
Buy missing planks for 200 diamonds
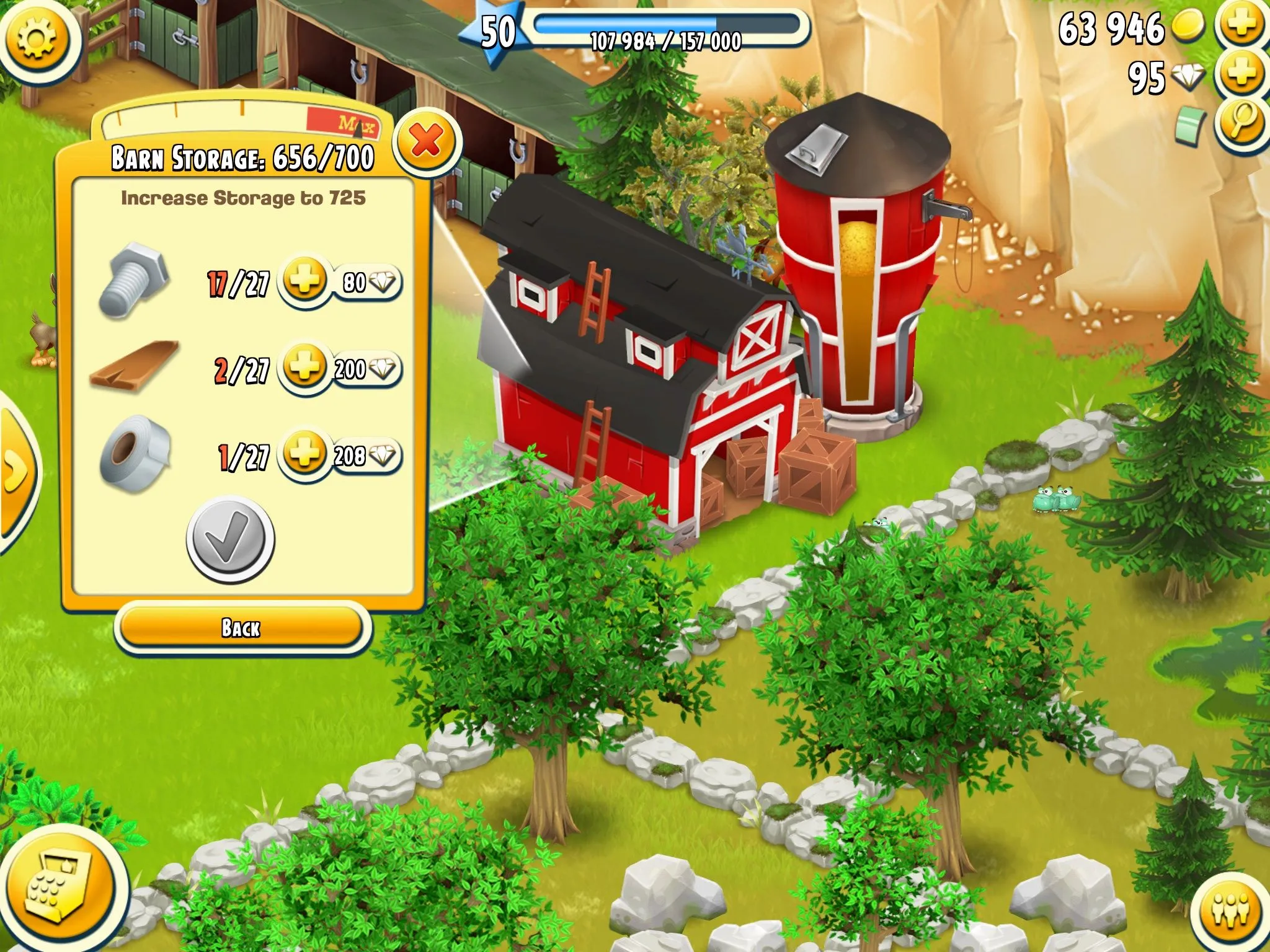[340, 369]
